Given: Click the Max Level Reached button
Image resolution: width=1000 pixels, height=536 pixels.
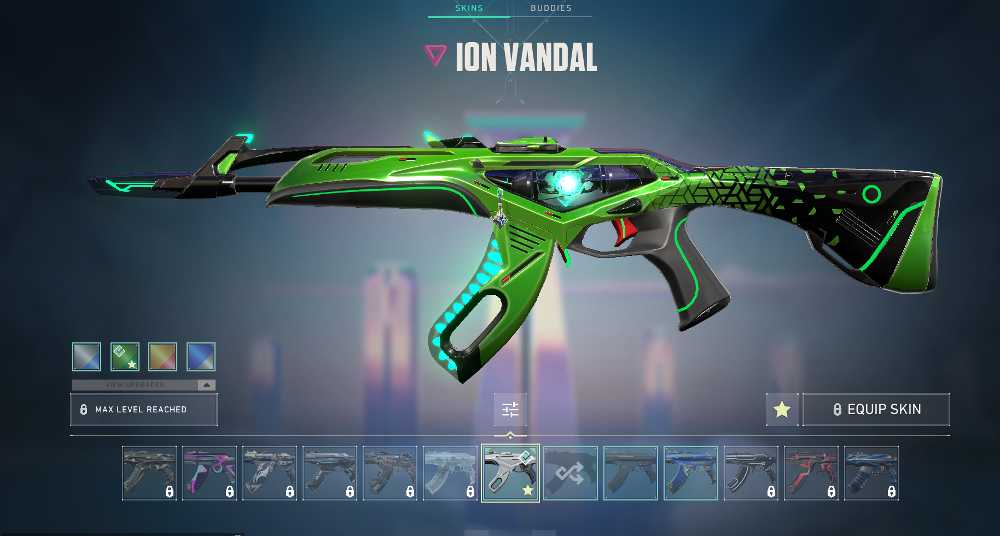Looking at the screenshot, I should tap(144, 410).
